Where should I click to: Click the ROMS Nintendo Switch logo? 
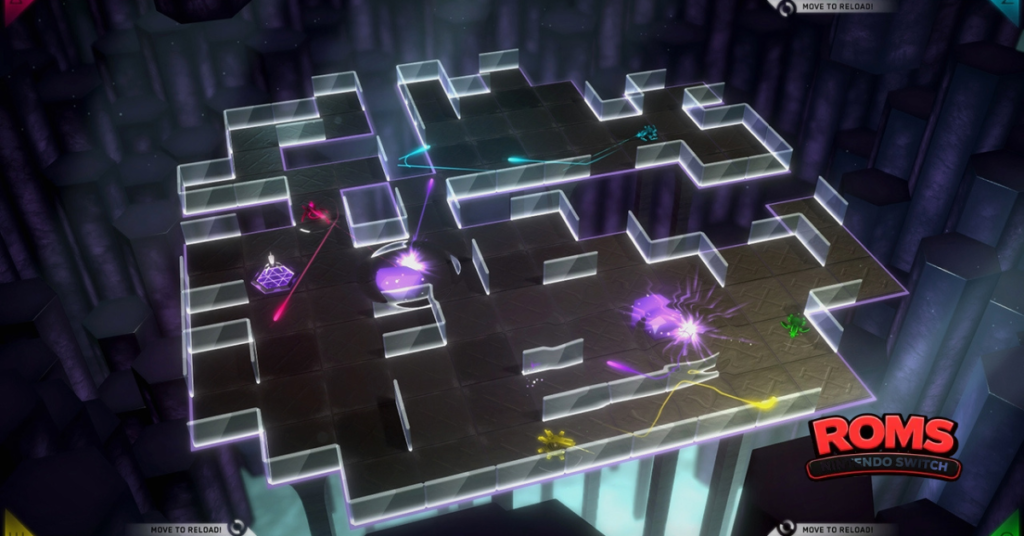click(884, 446)
